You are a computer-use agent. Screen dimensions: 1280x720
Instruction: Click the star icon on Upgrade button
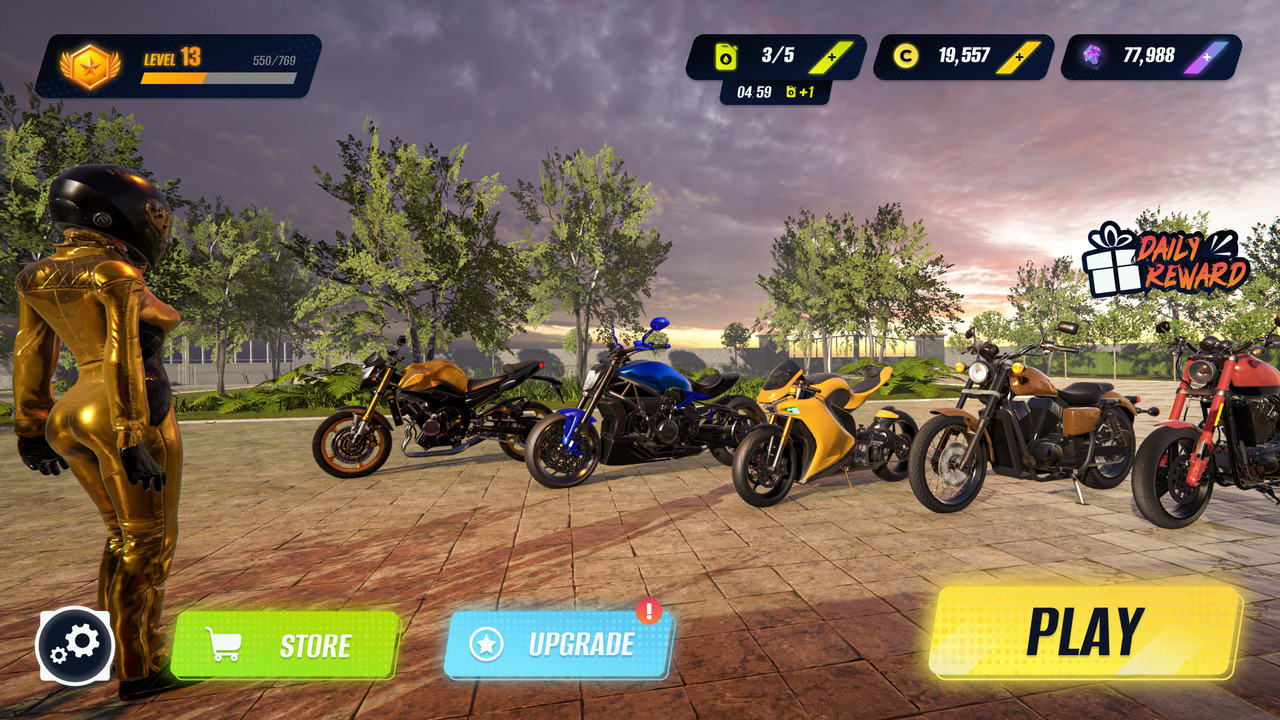coord(488,645)
